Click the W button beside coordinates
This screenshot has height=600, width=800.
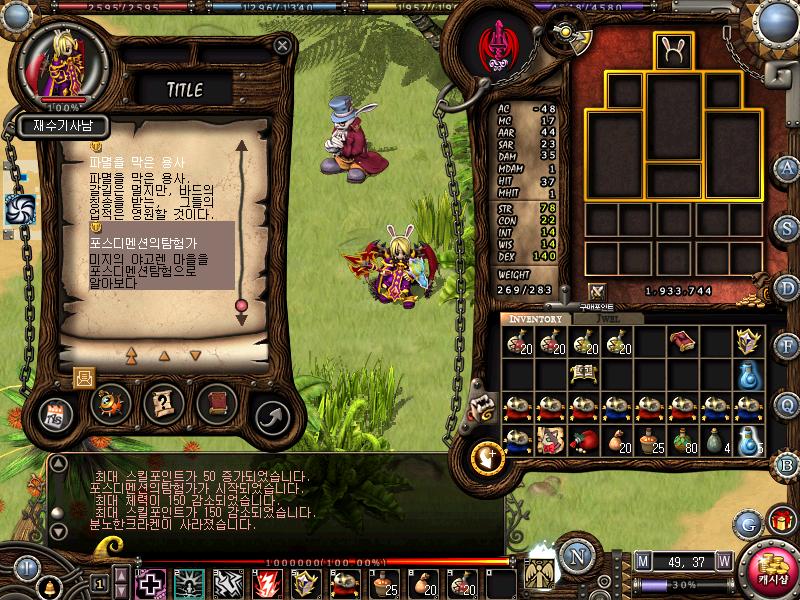(724, 560)
